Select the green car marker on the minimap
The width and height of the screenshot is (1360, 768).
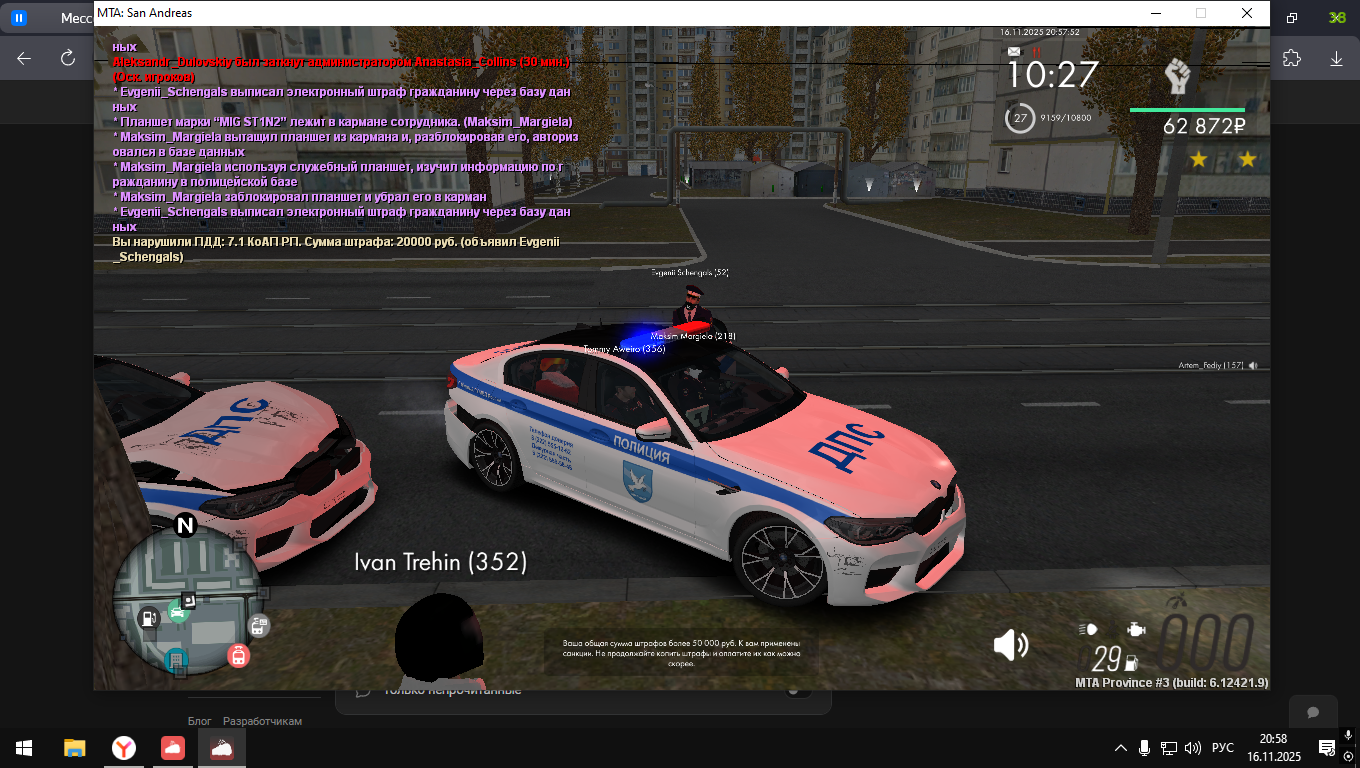click(x=178, y=613)
